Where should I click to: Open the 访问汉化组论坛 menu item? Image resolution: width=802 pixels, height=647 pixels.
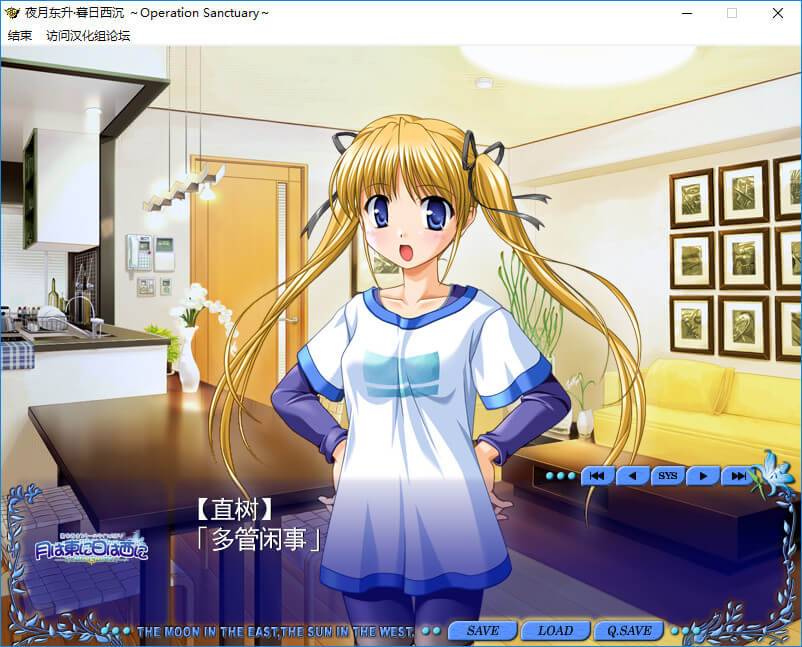point(88,35)
